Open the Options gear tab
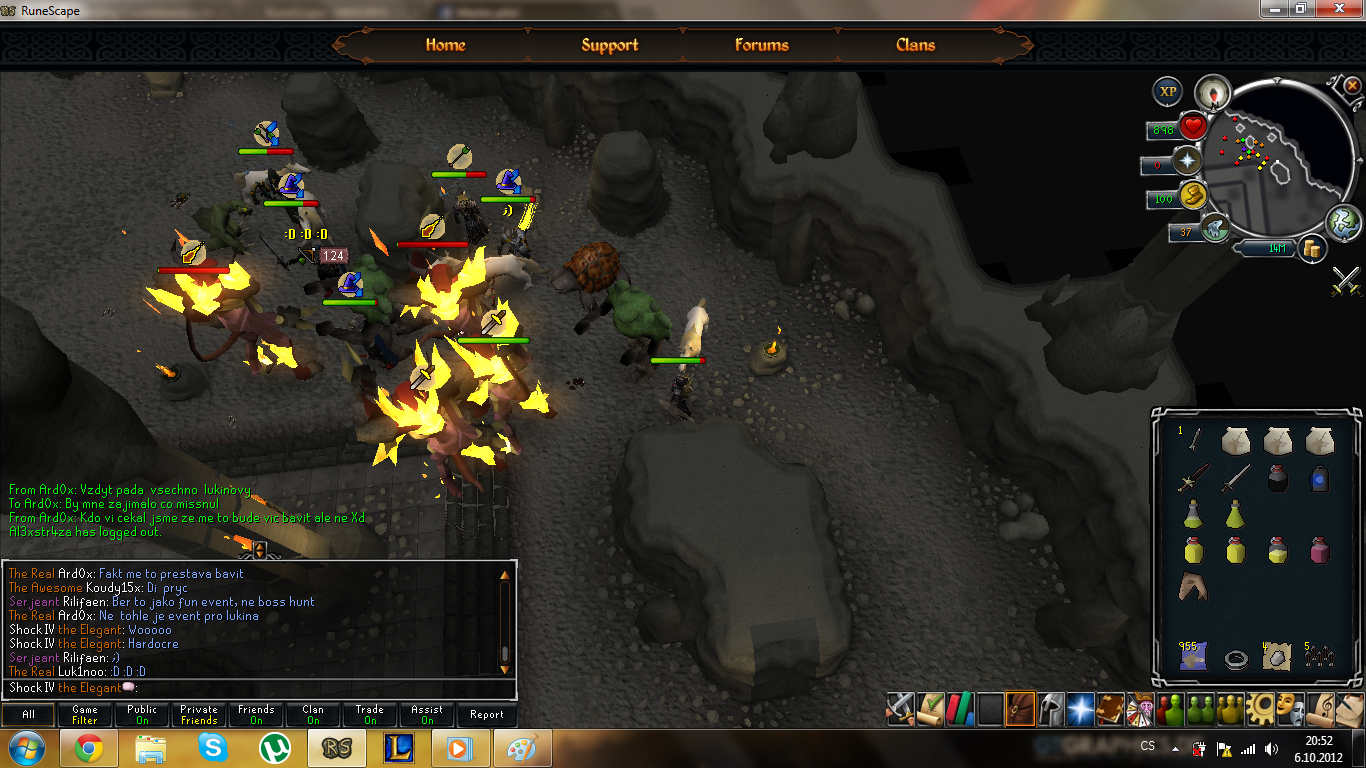 (x=1259, y=708)
